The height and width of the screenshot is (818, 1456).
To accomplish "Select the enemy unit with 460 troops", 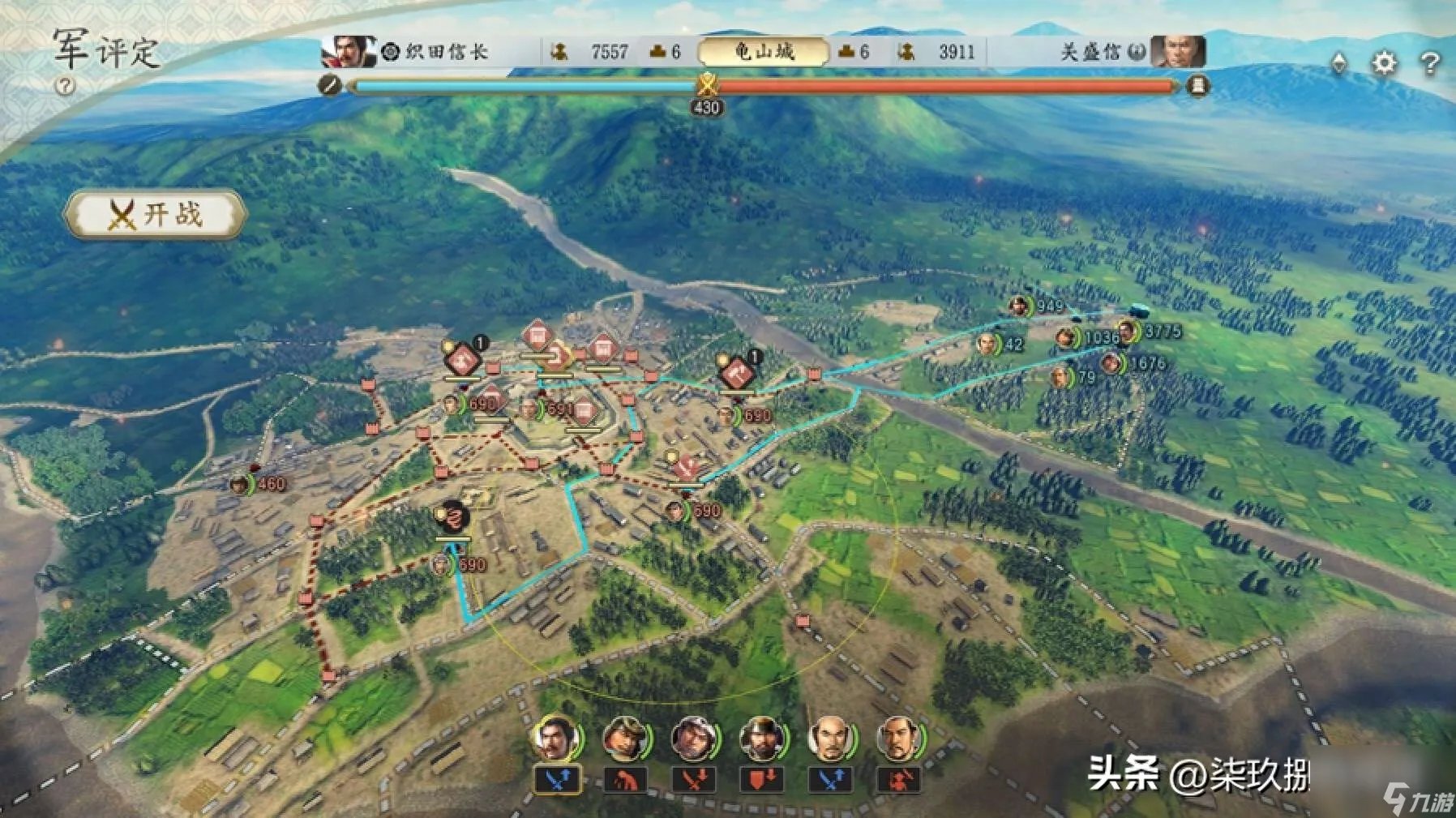I will coord(239,485).
